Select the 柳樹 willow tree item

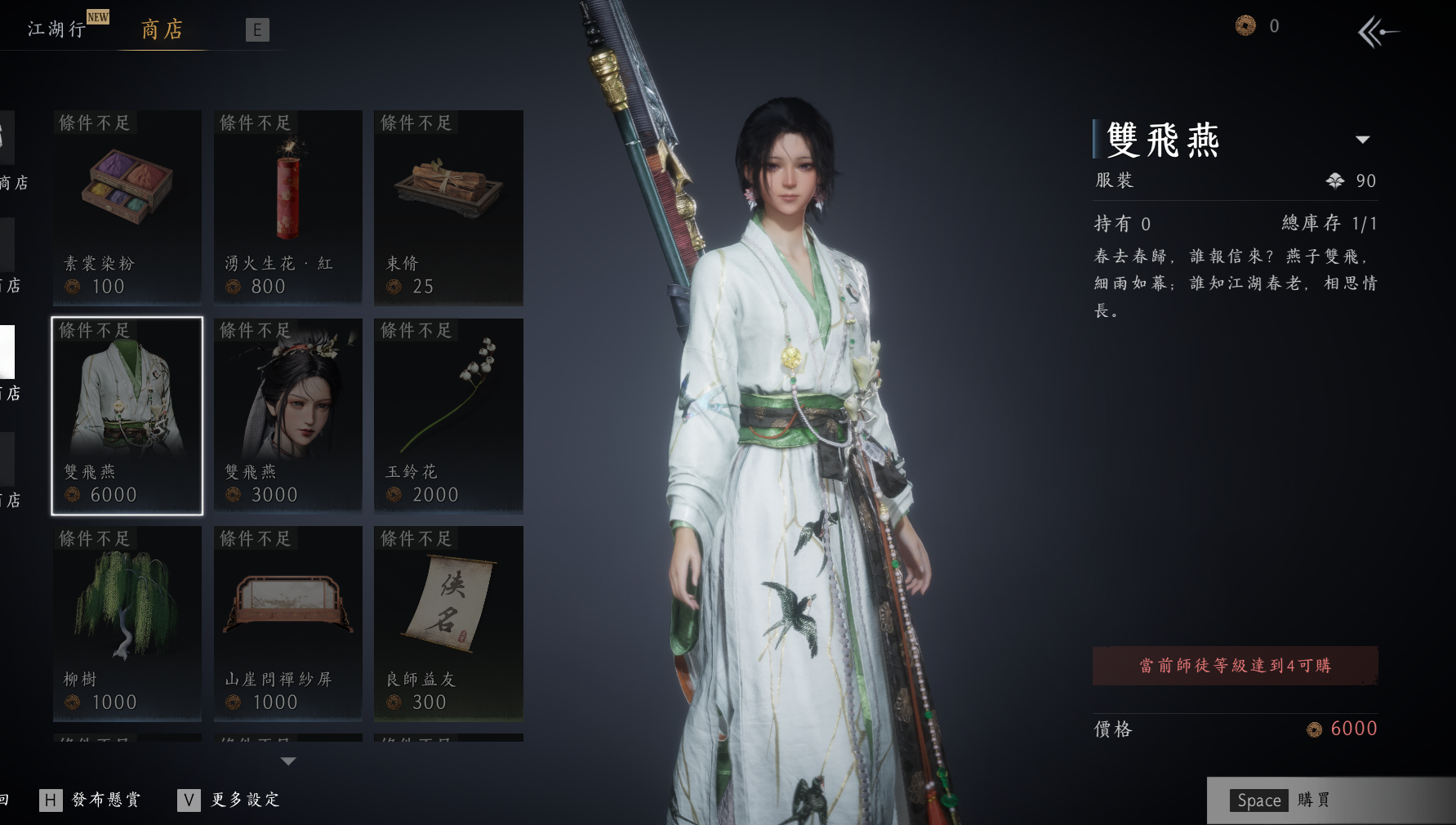(127, 623)
